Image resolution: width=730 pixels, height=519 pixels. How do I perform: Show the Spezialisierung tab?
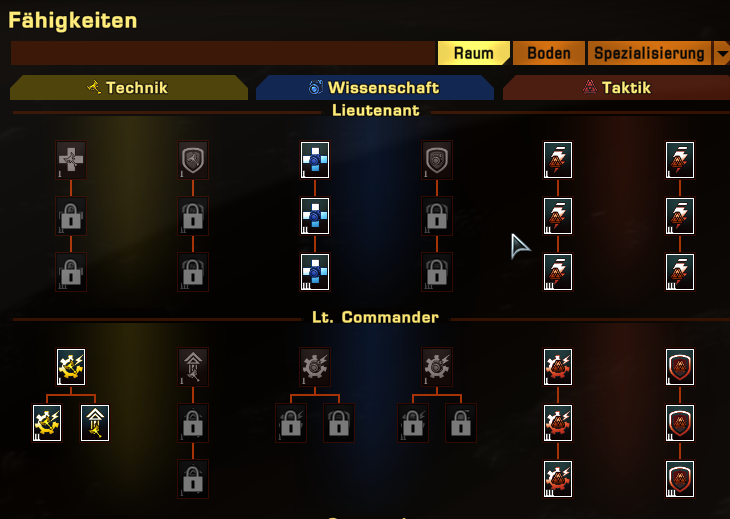649,53
